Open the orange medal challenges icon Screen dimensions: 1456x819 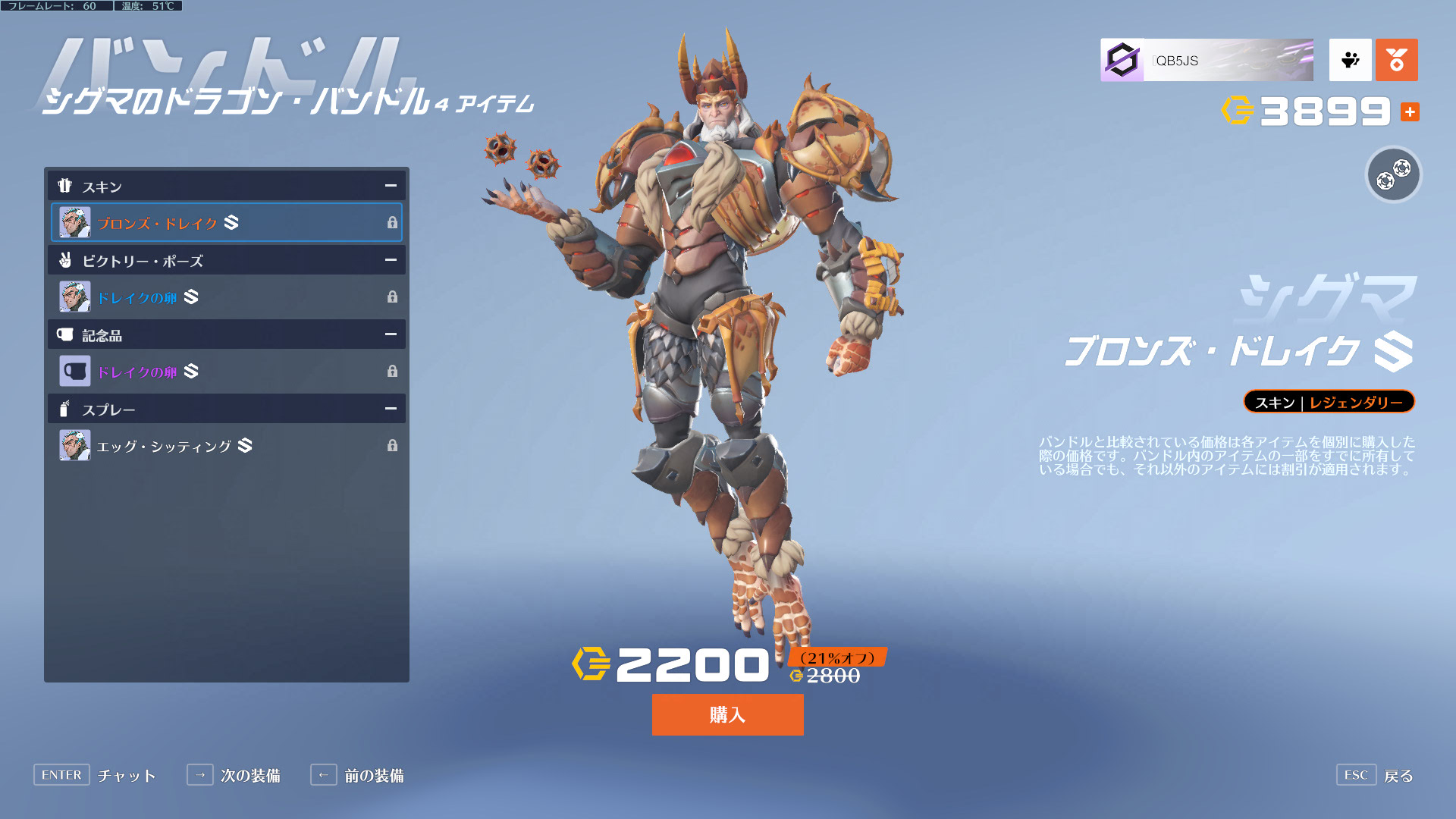1396,60
